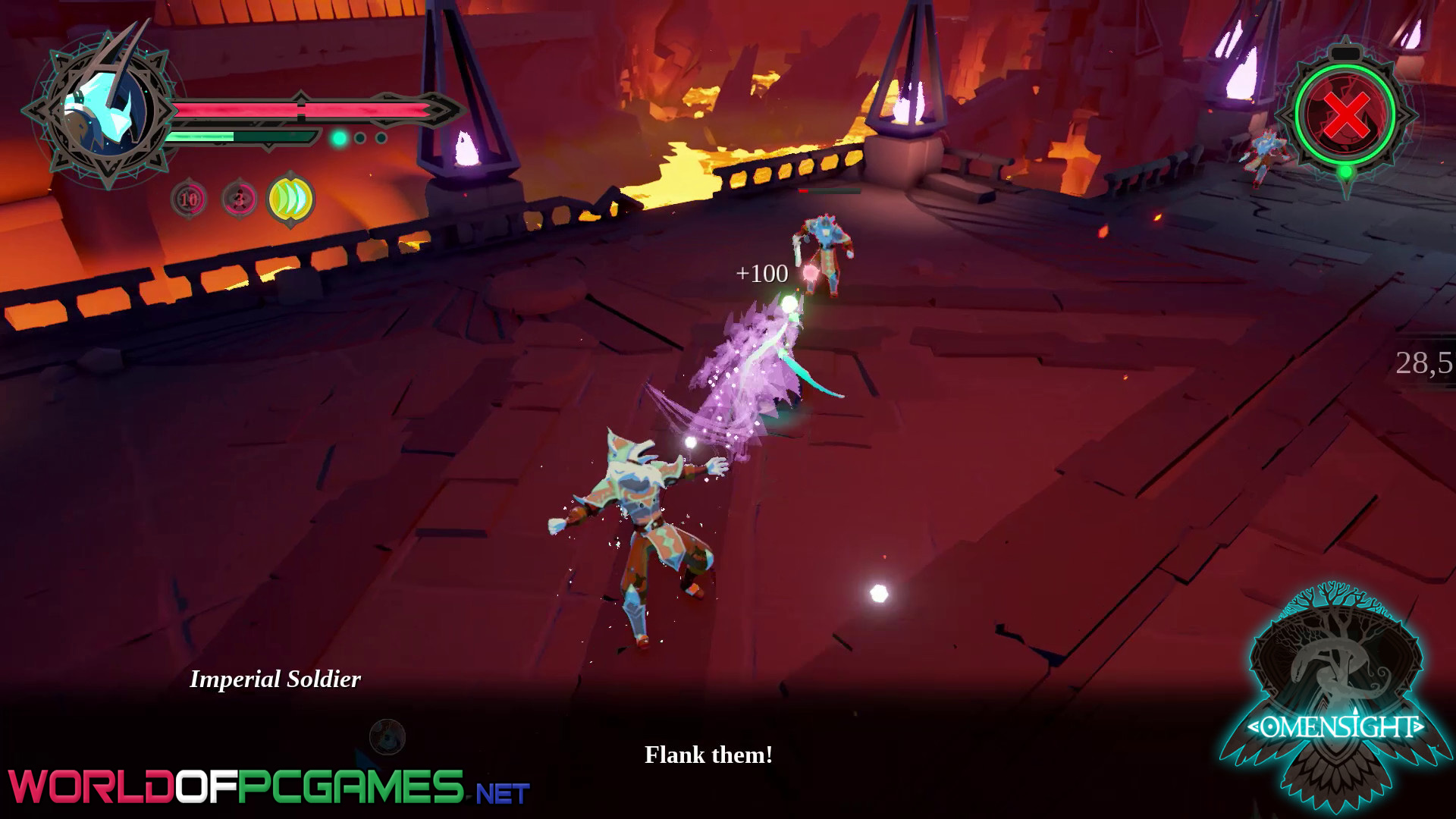Select the ability icon showing cooldown 10

click(x=188, y=199)
